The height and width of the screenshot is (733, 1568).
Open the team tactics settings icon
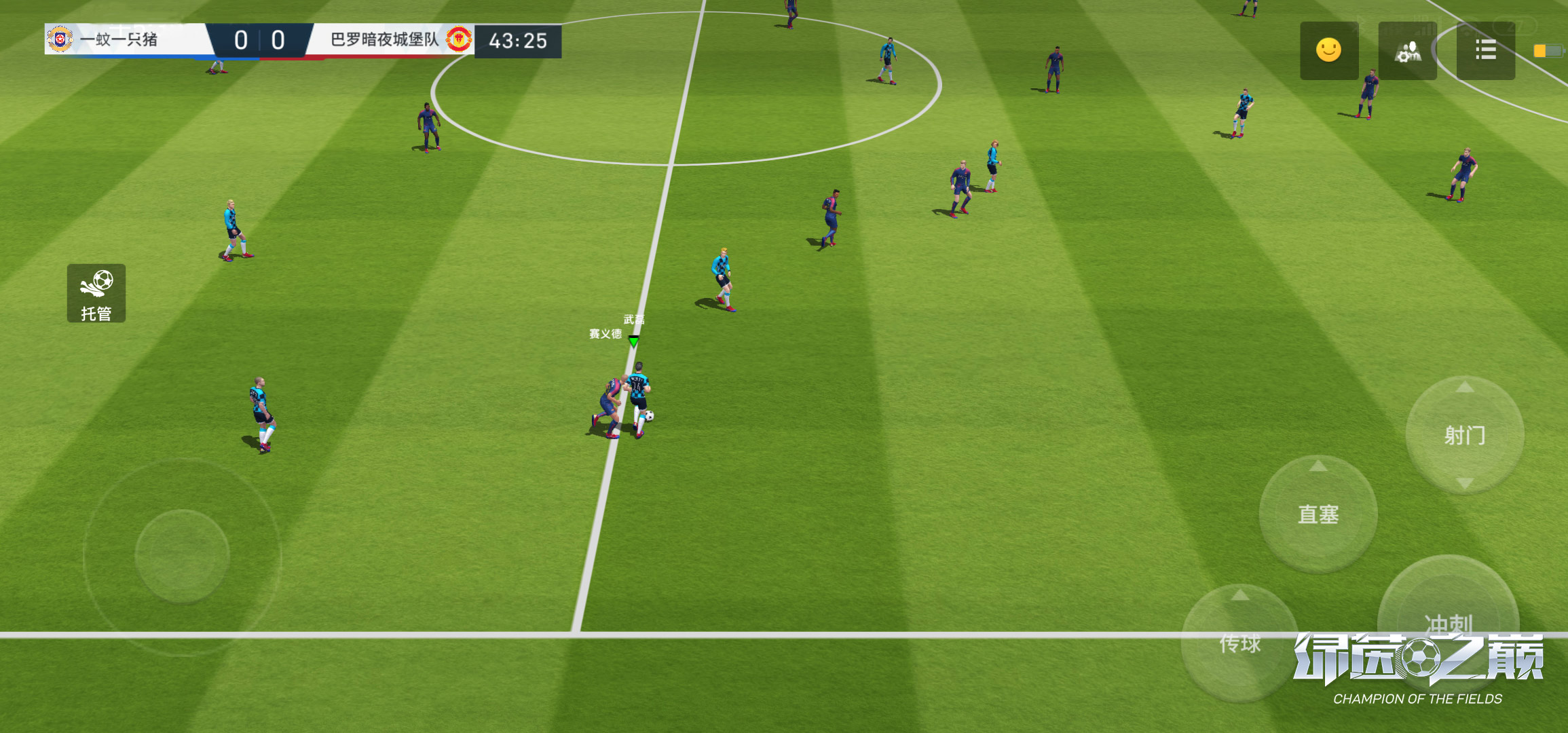tap(1407, 50)
